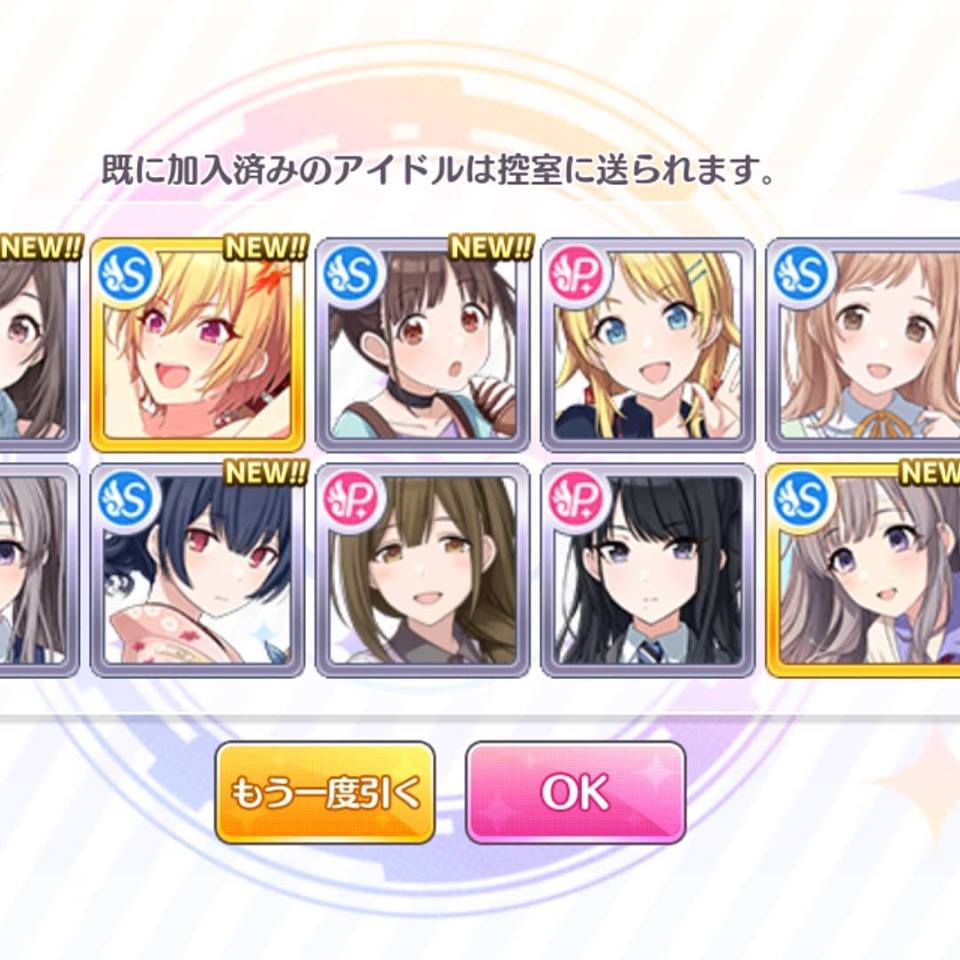Image resolution: width=960 pixels, height=960 pixels.
Task: Tap the orange もう一度引く button
Action: [x=325, y=792]
